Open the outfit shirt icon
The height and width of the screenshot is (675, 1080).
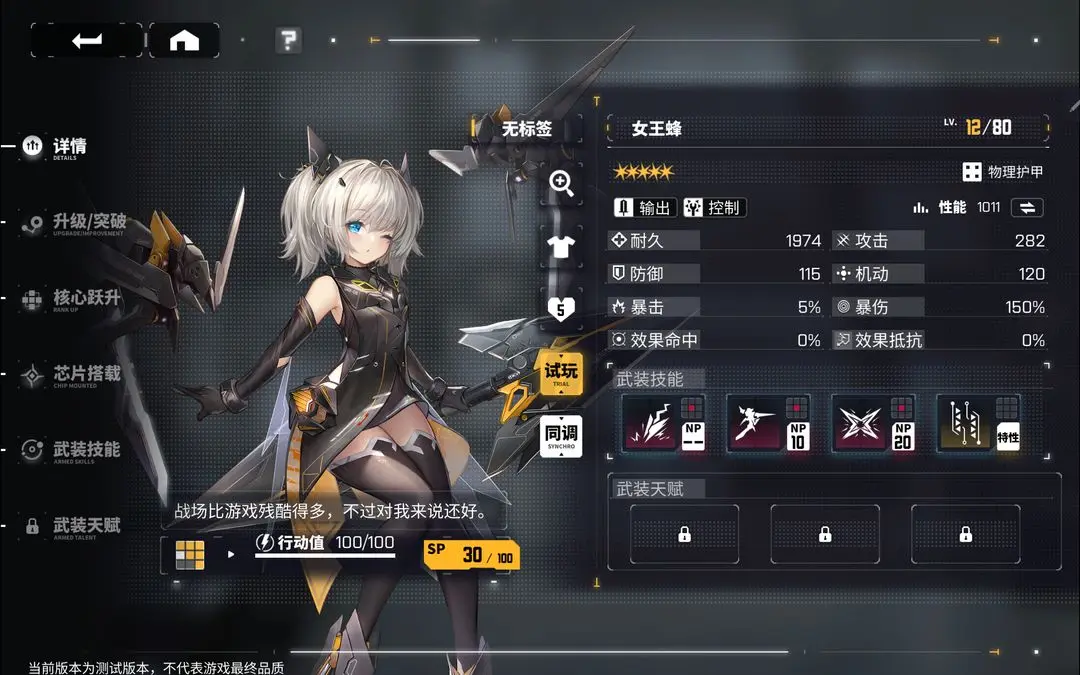(x=561, y=244)
